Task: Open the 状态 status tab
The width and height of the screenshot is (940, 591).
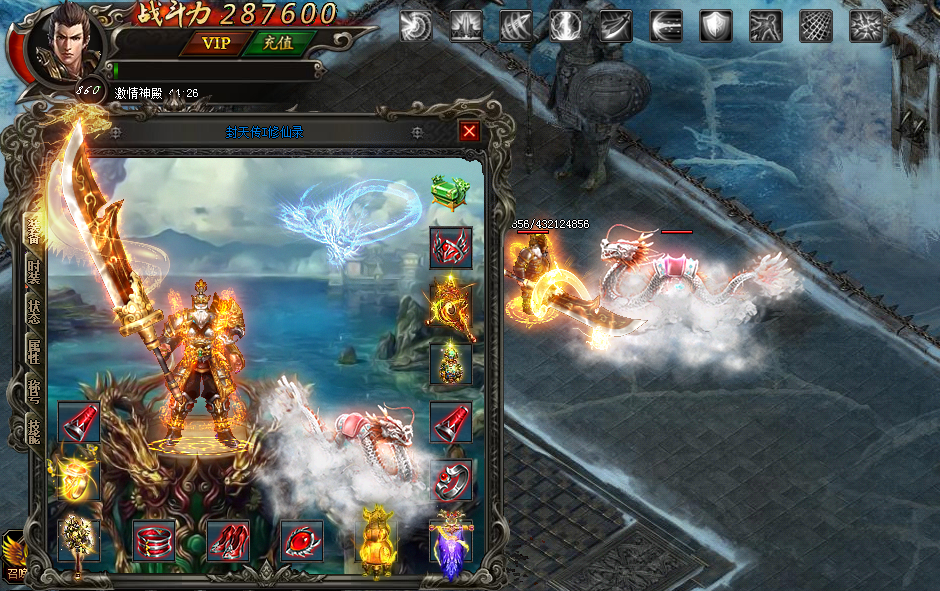Action: click(33, 313)
